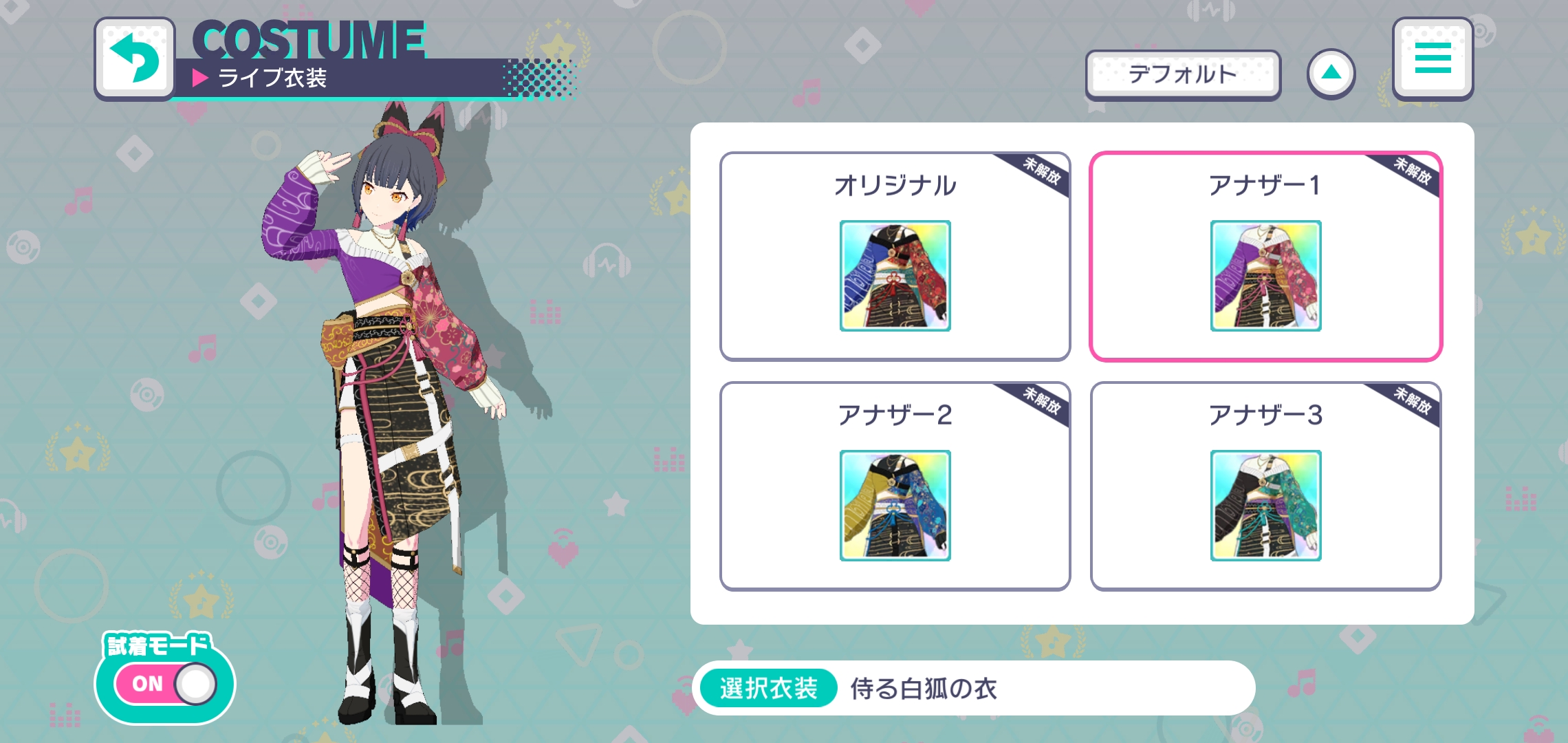Select the COSTUME title banner
This screenshot has width=1568, height=743.
point(307,41)
